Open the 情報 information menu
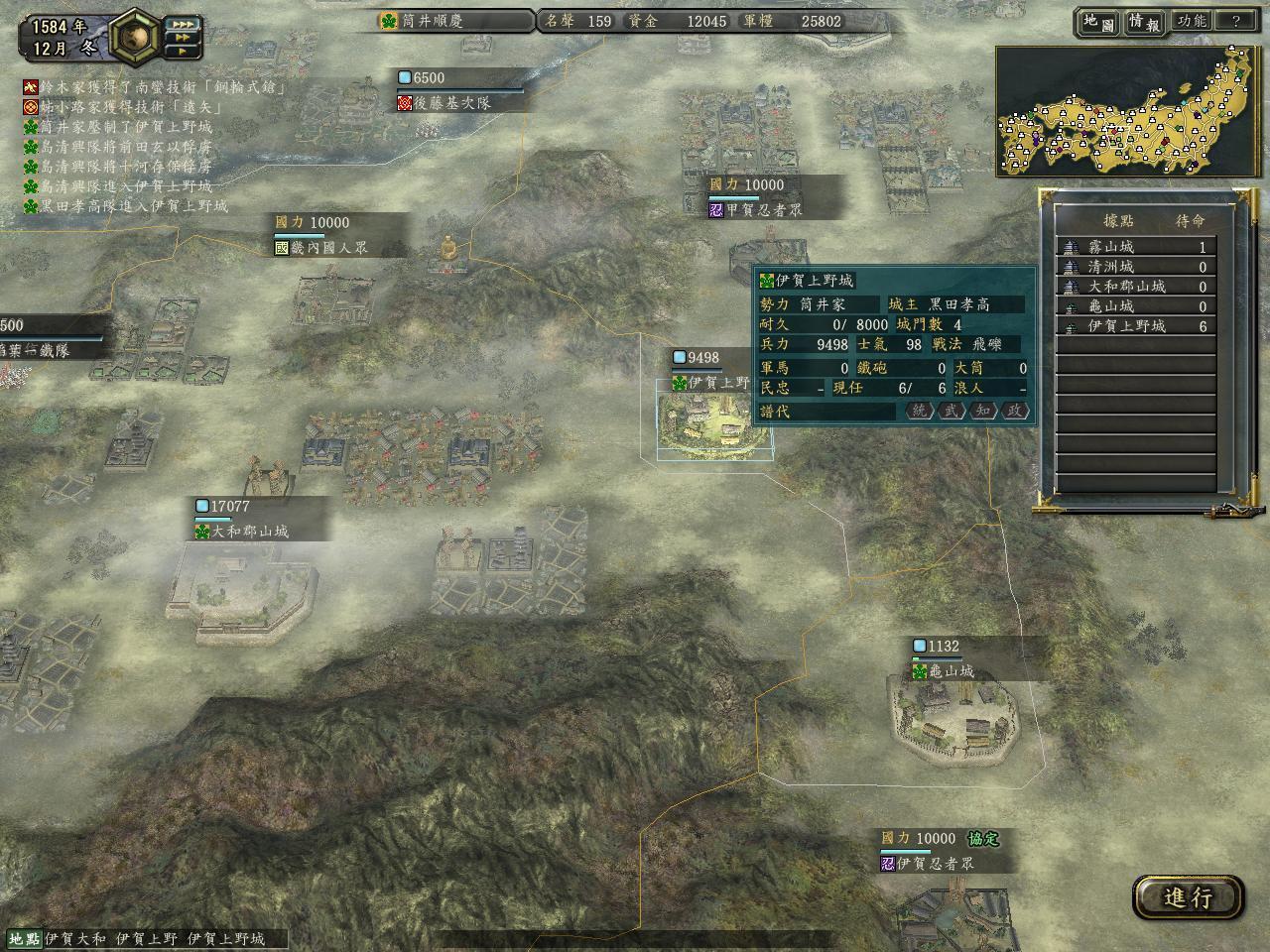The image size is (1270, 952). [x=1143, y=22]
